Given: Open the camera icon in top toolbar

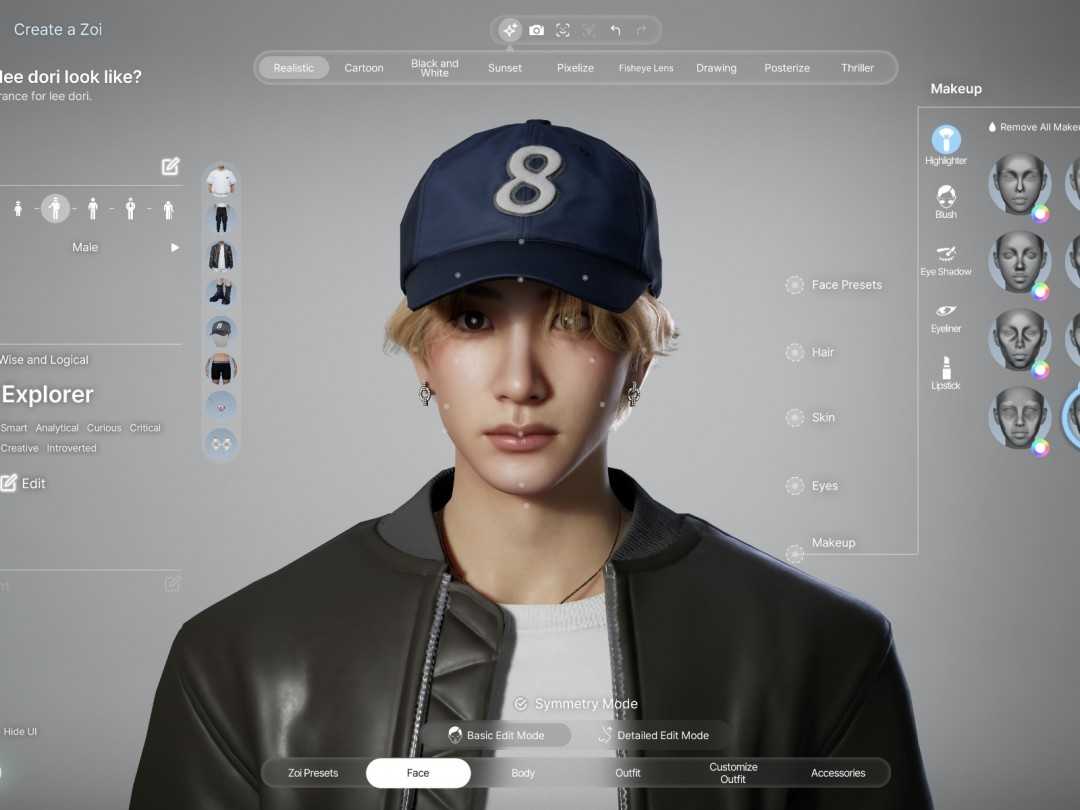Looking at the screenshot, I should (x=537, y=30).
